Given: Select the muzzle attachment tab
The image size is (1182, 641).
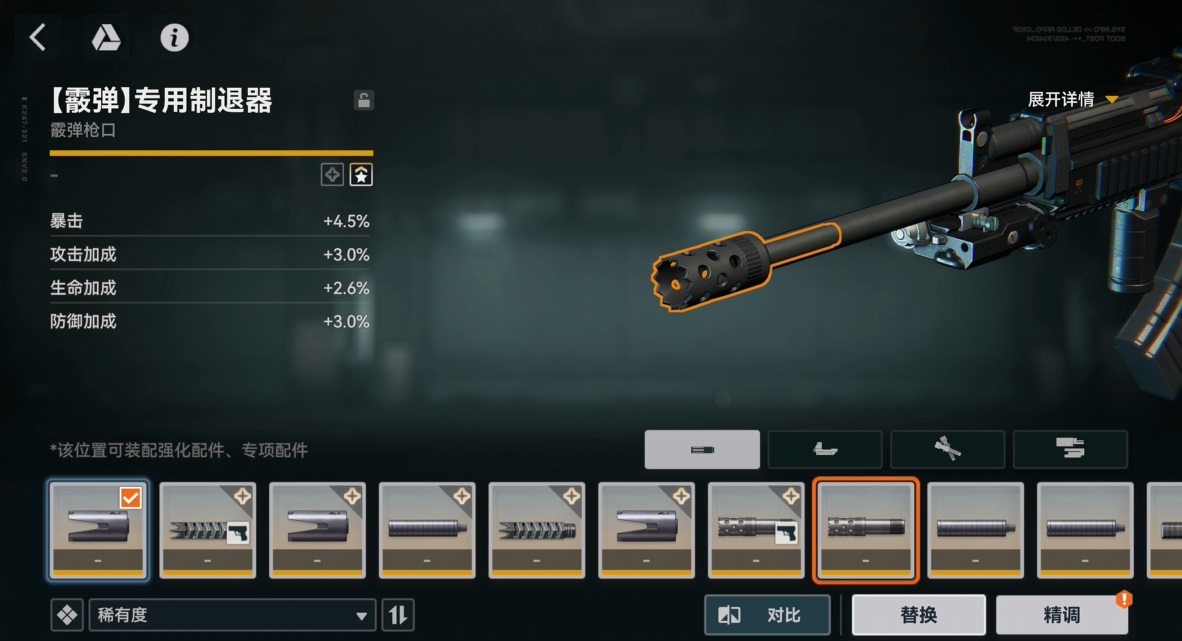Looking at the screenshot, I should point(702,450).
